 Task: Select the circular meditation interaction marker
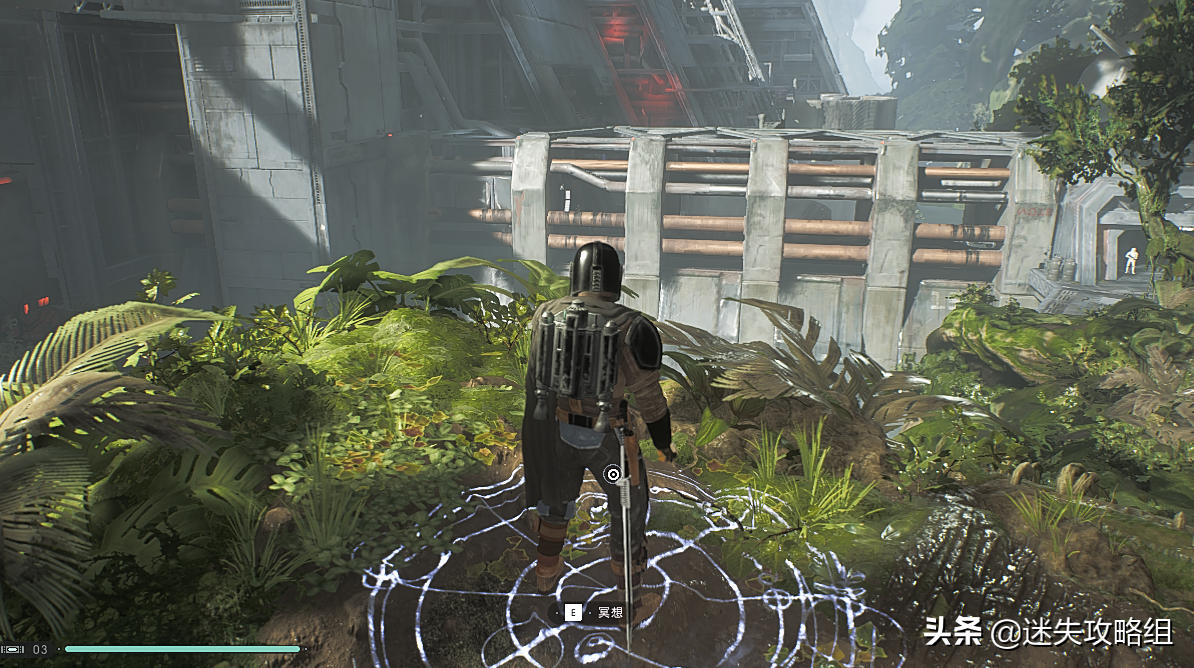pos(613,474)
